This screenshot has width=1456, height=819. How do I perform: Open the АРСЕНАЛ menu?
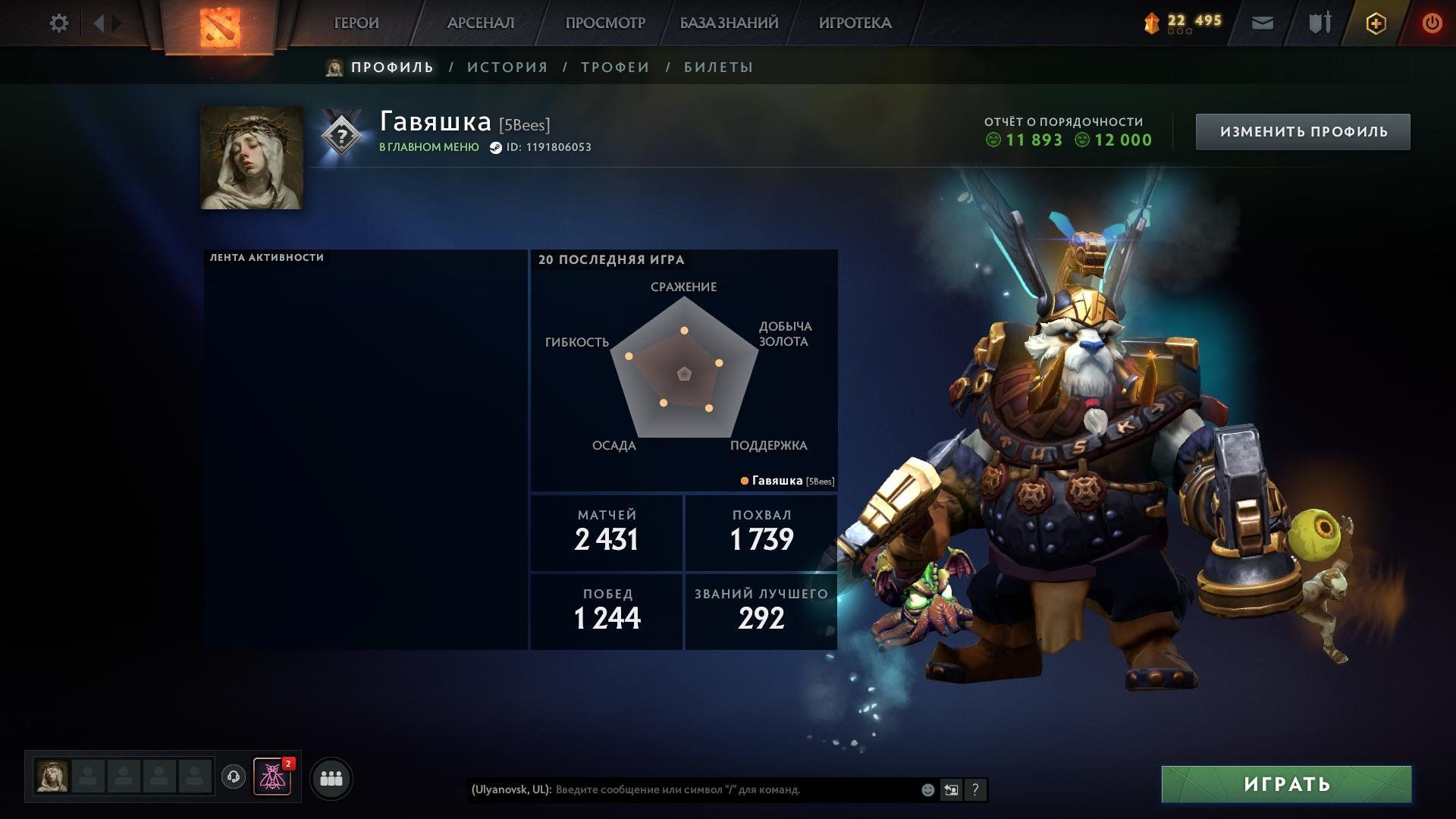481,24
